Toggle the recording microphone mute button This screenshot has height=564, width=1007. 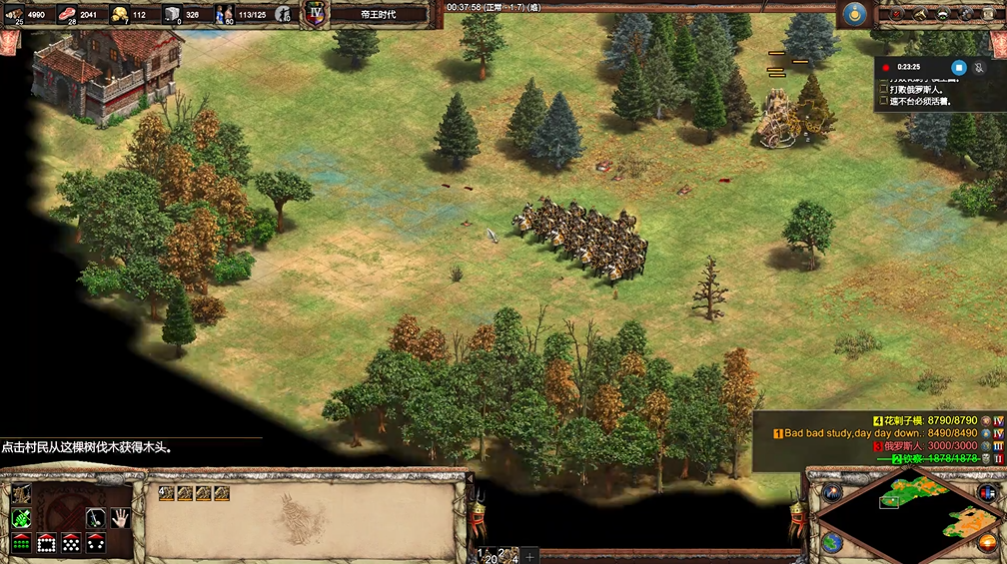(979, 67)
